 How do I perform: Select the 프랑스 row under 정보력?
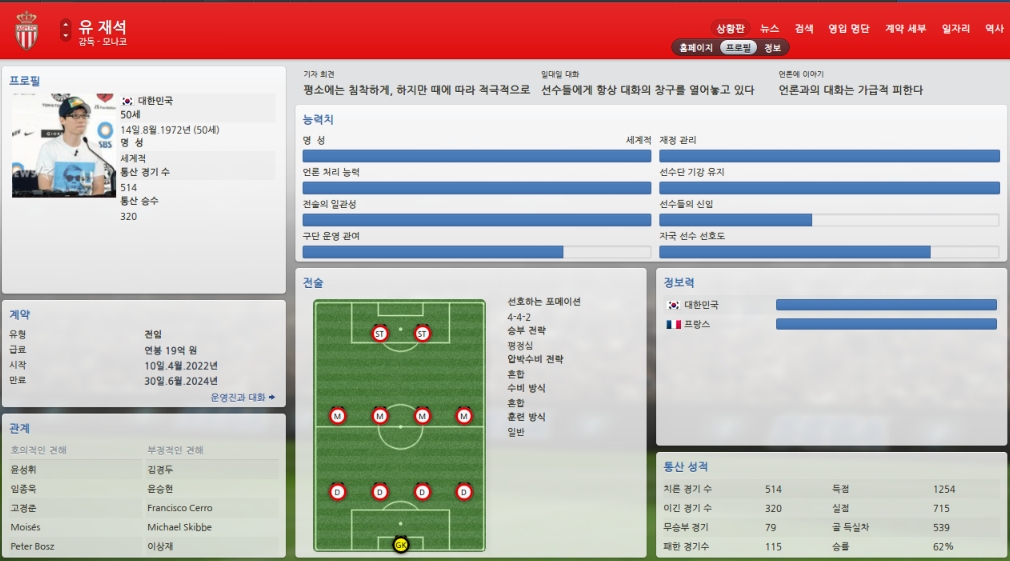(x=700, y=324)
